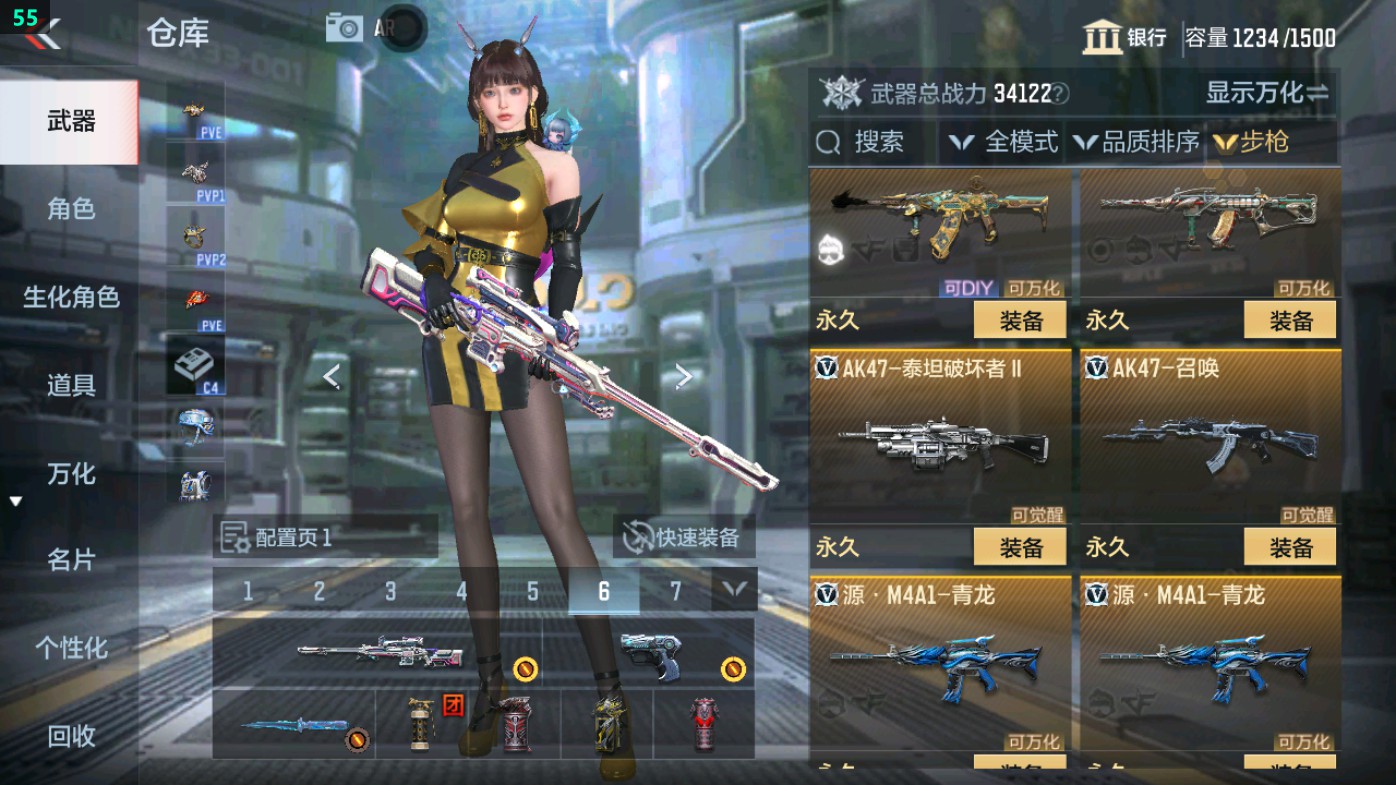Expand the loadout pages list chevron

[x=736, y=592]
